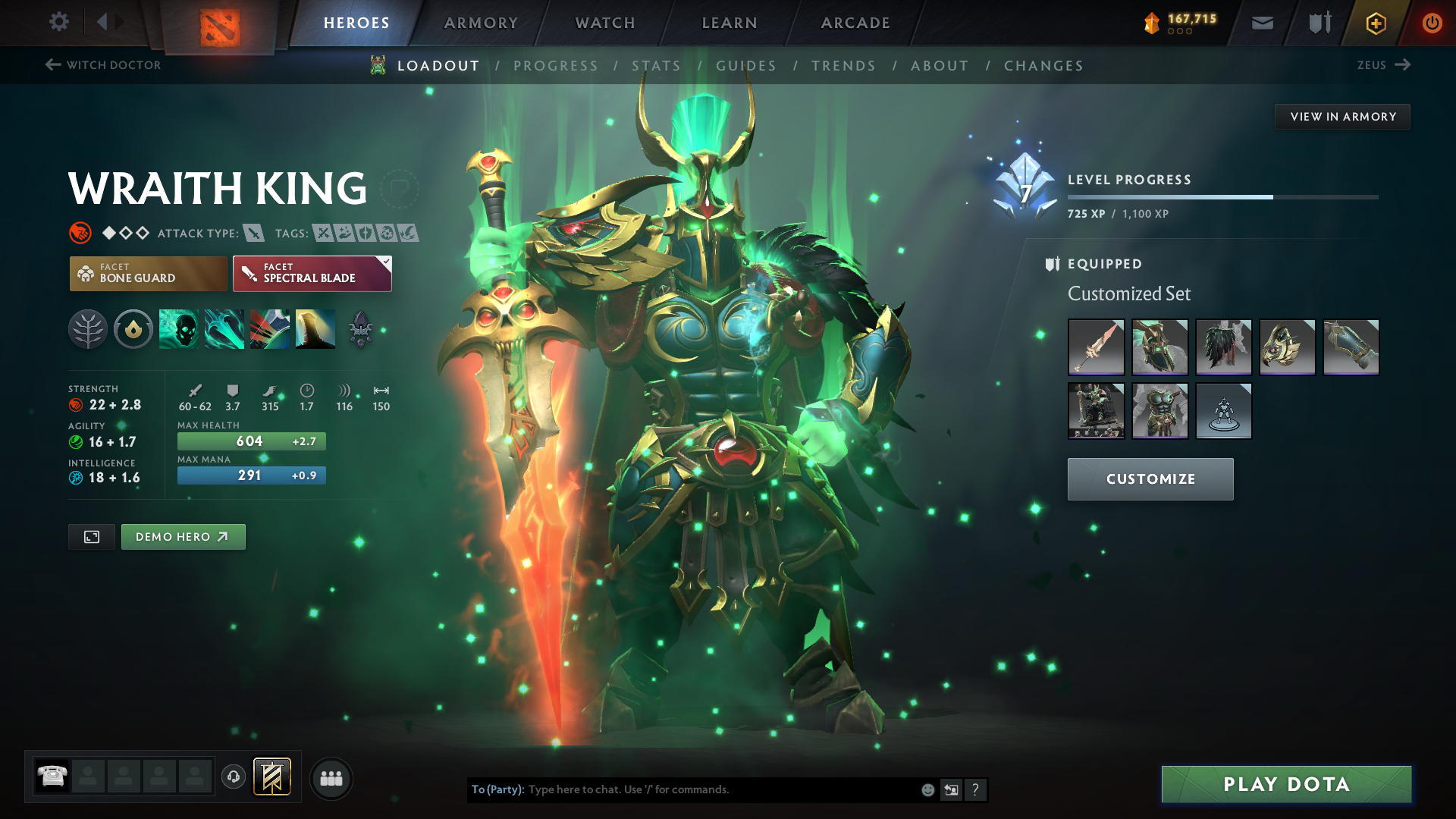
Task: Select the Reincarnation ultimate ability icon
Action: pos(315,329)
